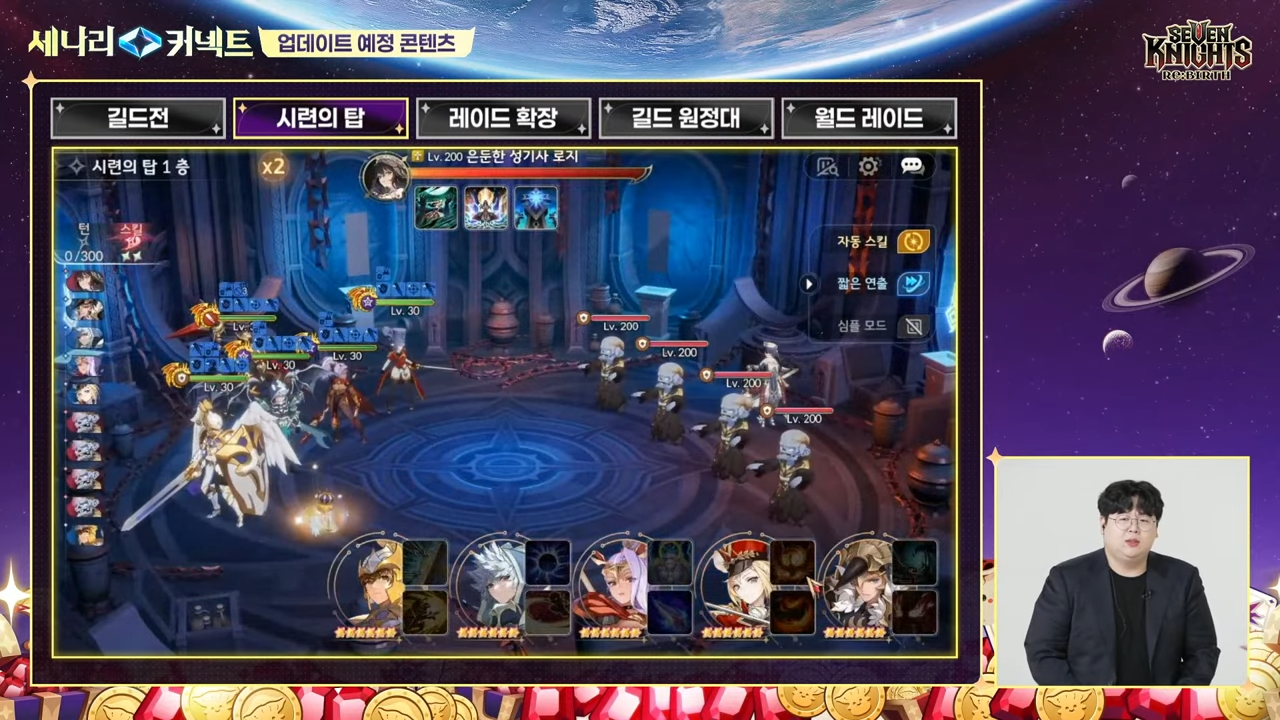Viewport: 1280px width, 720px height.
Task: Open the 레이드 확장 tab
Action: click(503, 118)
